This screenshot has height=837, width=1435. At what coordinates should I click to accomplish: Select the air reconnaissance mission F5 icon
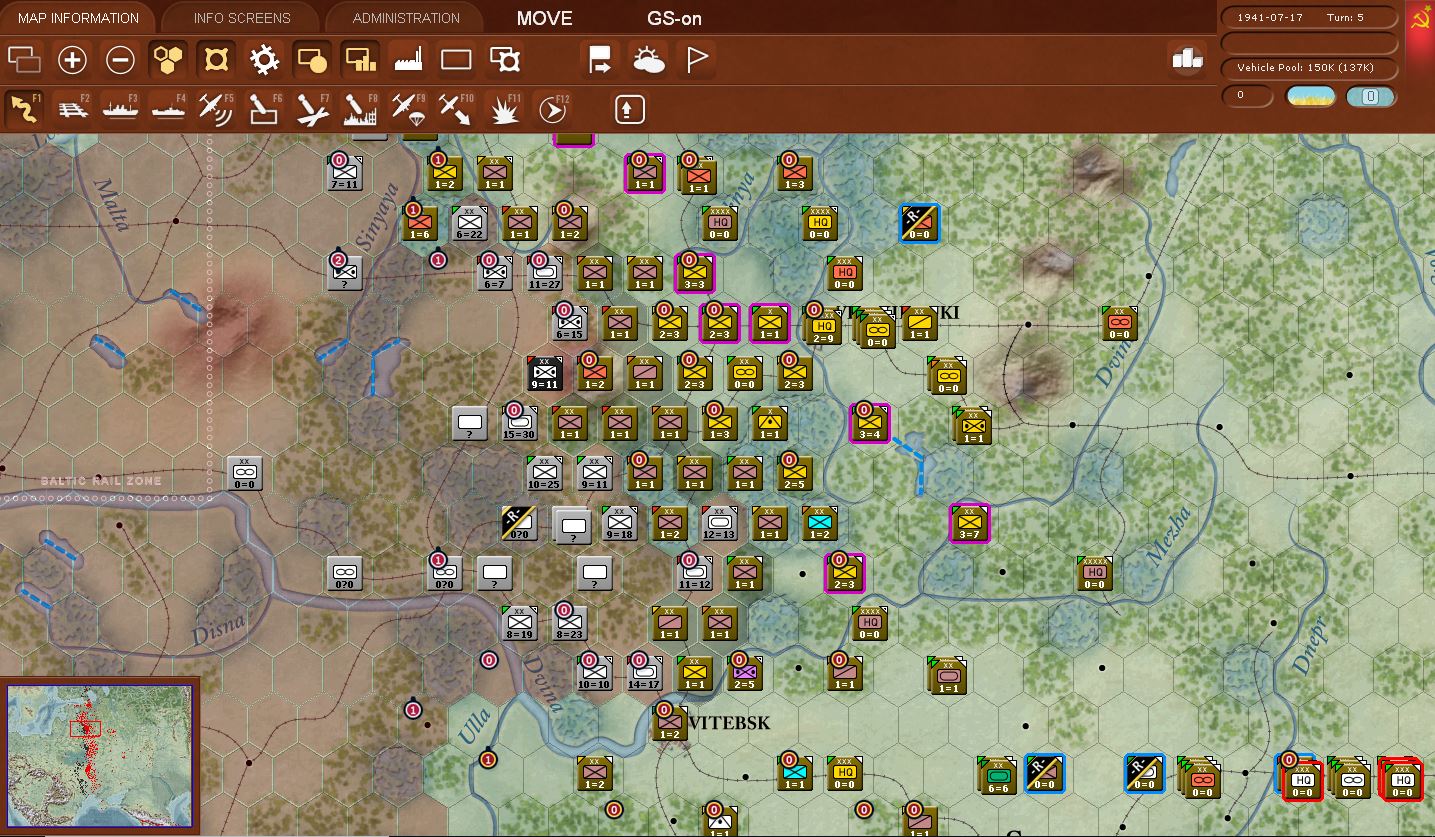coord(216,108)
